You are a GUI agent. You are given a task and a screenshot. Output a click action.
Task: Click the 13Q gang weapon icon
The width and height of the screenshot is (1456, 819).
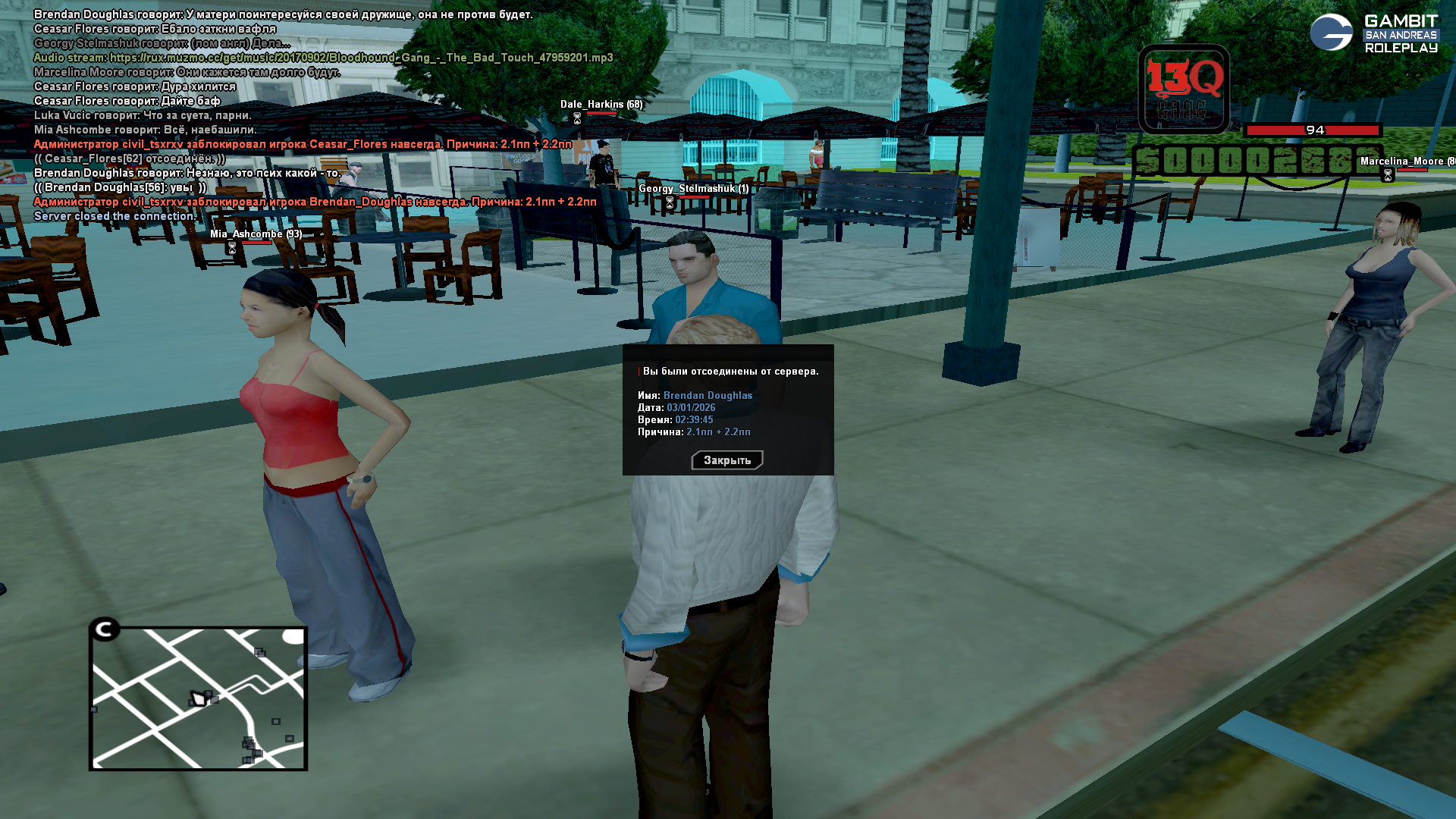(x=1184, y=89)
